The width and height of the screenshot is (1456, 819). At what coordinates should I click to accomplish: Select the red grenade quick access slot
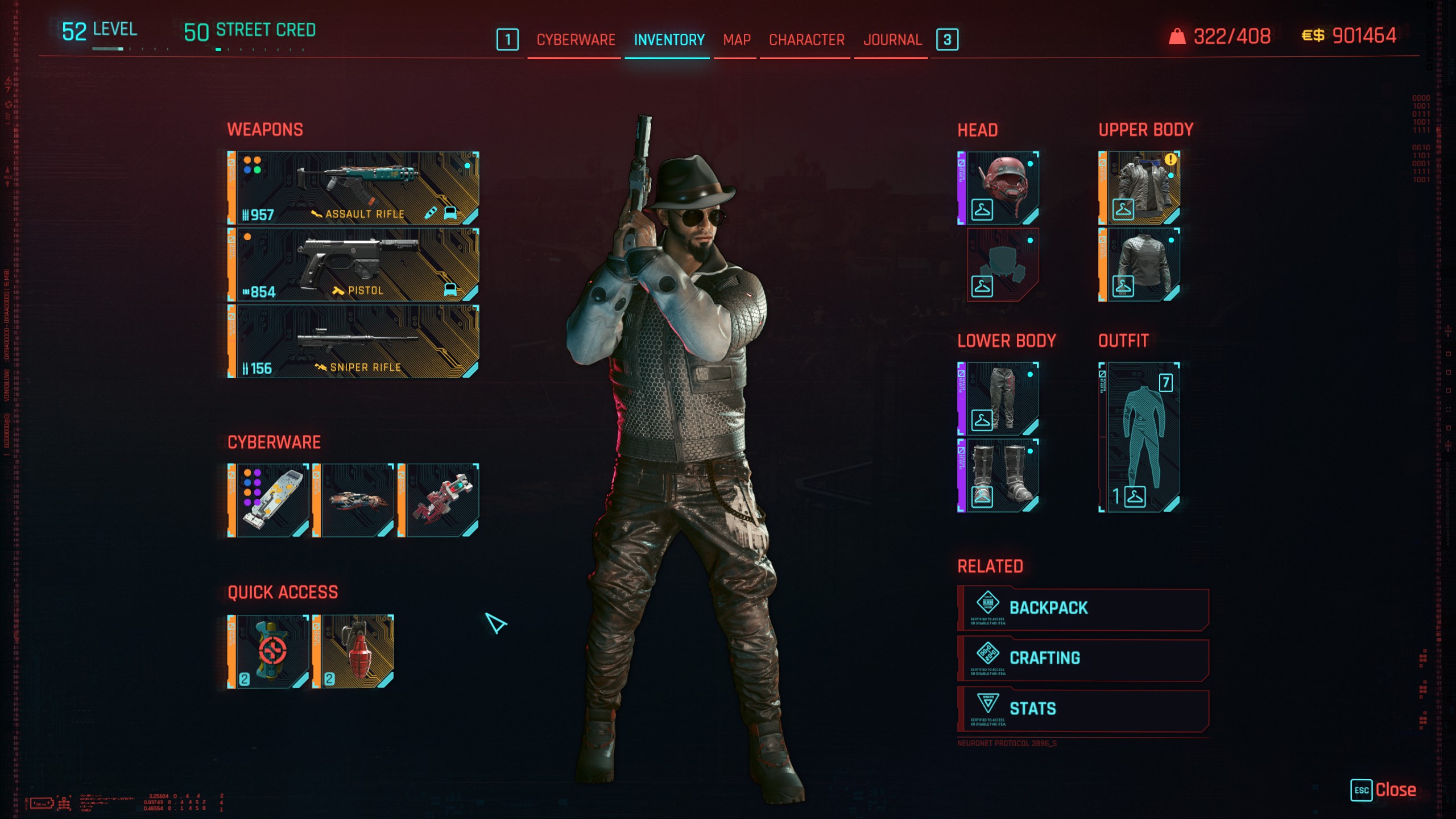(353, 651)
